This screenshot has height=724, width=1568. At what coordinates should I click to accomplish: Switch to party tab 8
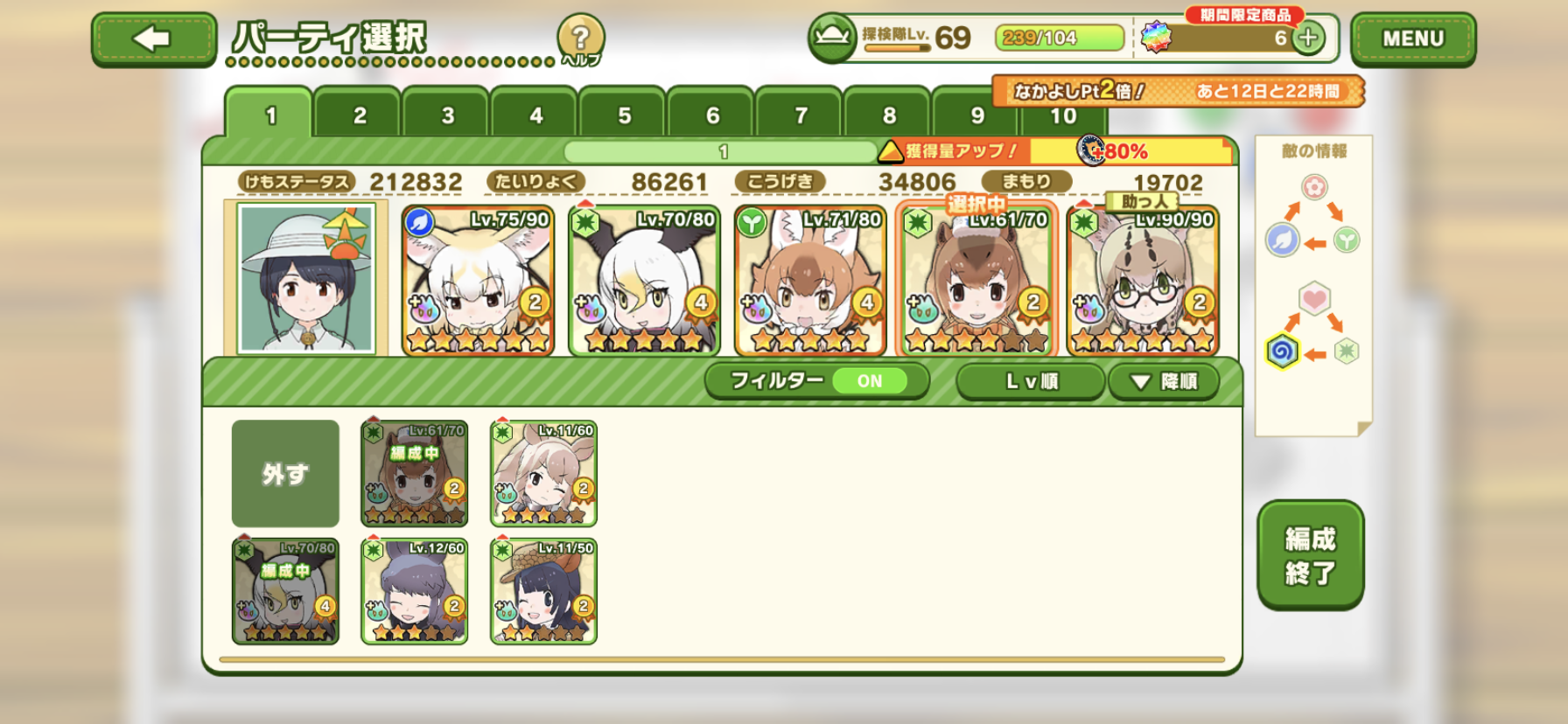point(888,115)
